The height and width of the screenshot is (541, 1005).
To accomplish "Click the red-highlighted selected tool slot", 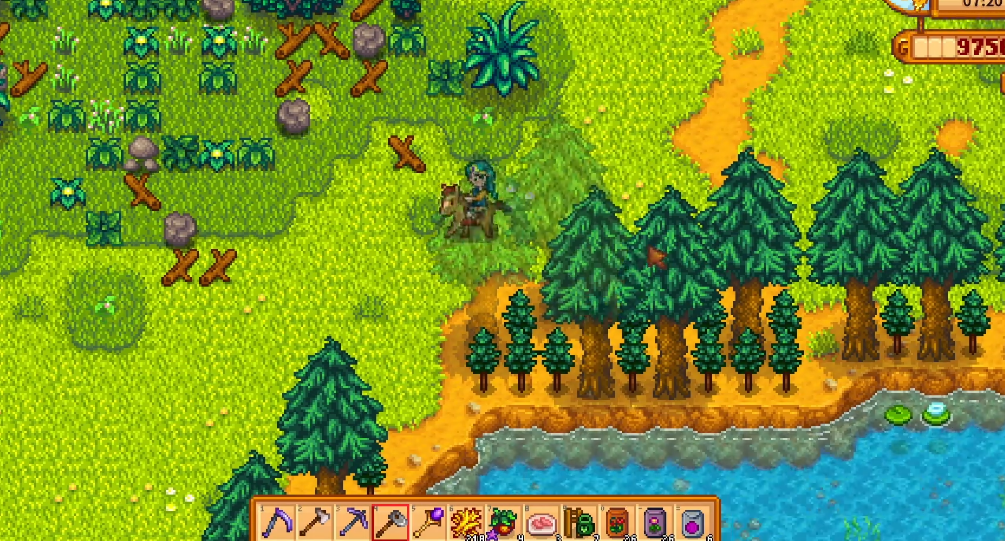I will point(389,521).
